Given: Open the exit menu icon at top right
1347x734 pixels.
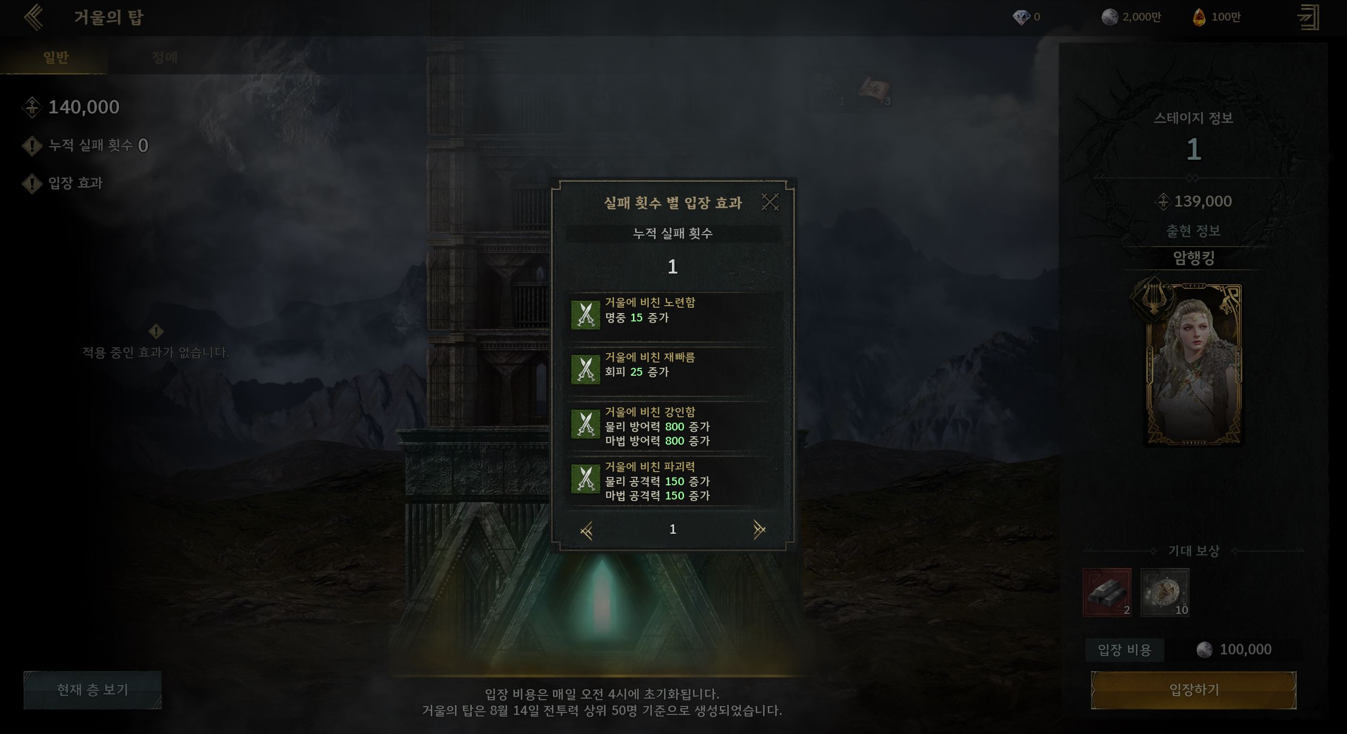Looking at the screenshot, I should pos(1308,17).
